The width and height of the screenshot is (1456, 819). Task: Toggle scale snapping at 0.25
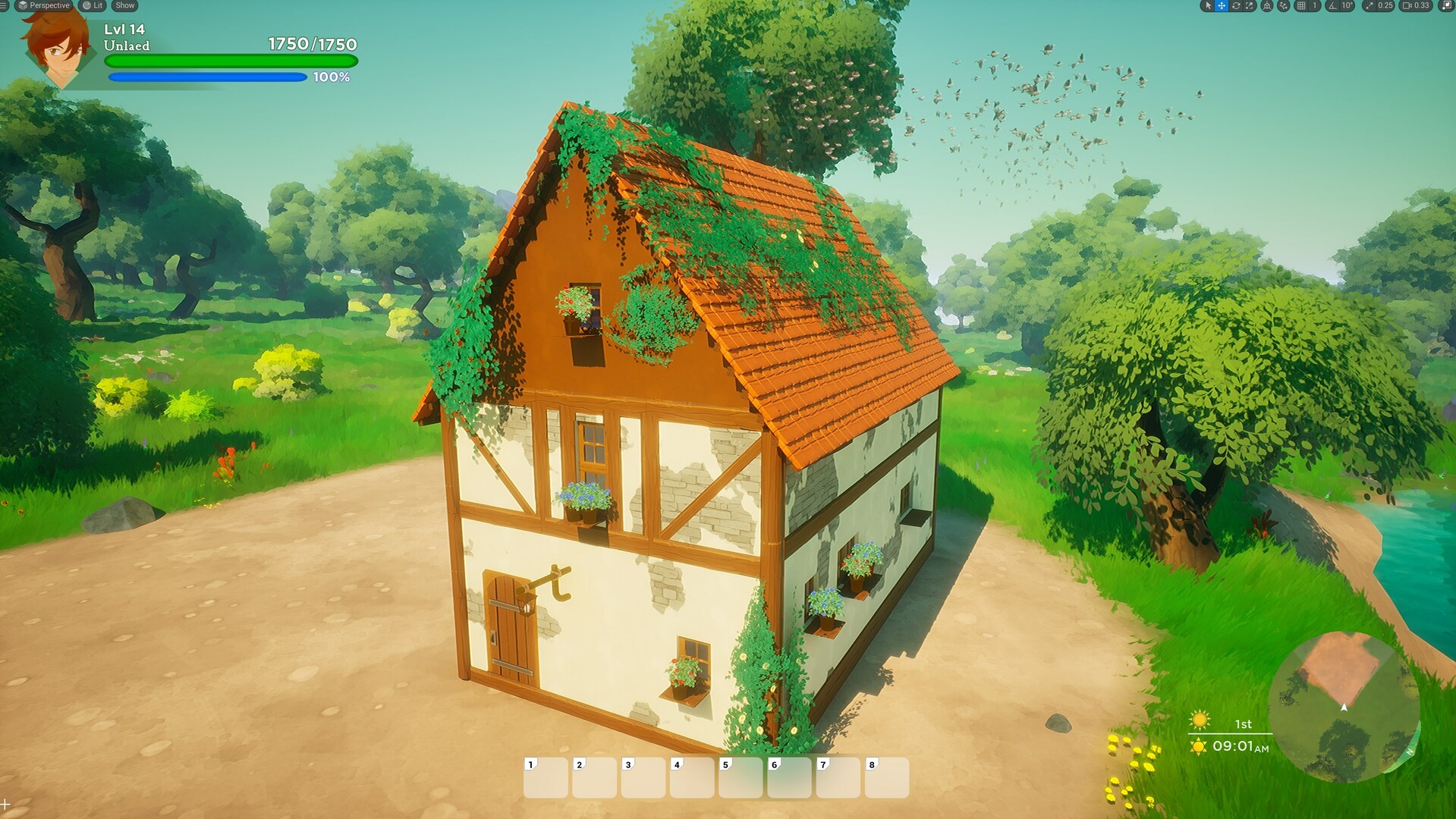click(1370, 6)
